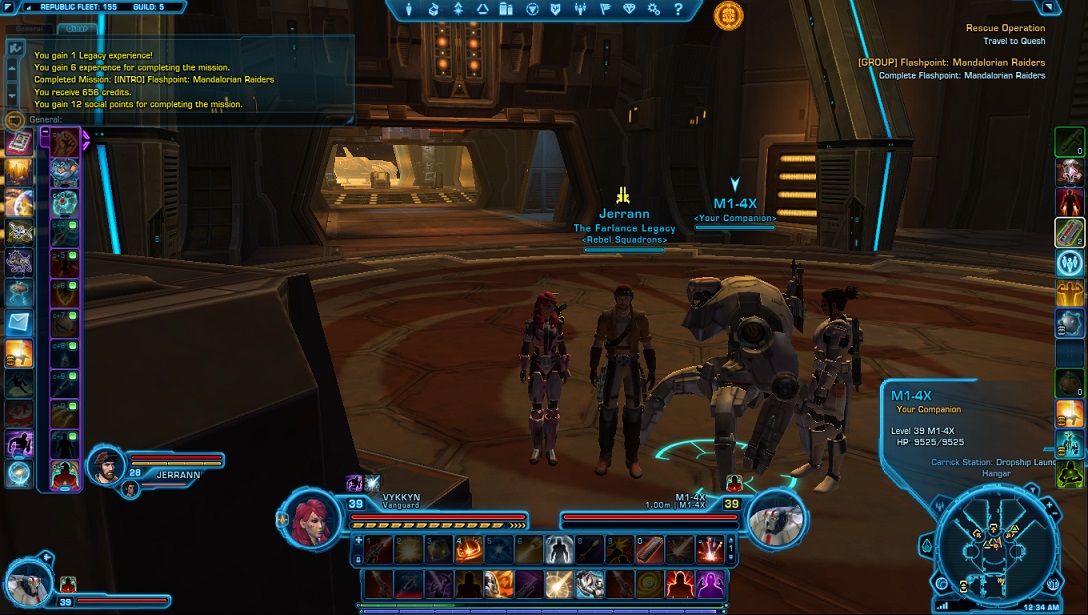
Task: Open the Cartel Market diamond icon
Action: click(629, 9)
